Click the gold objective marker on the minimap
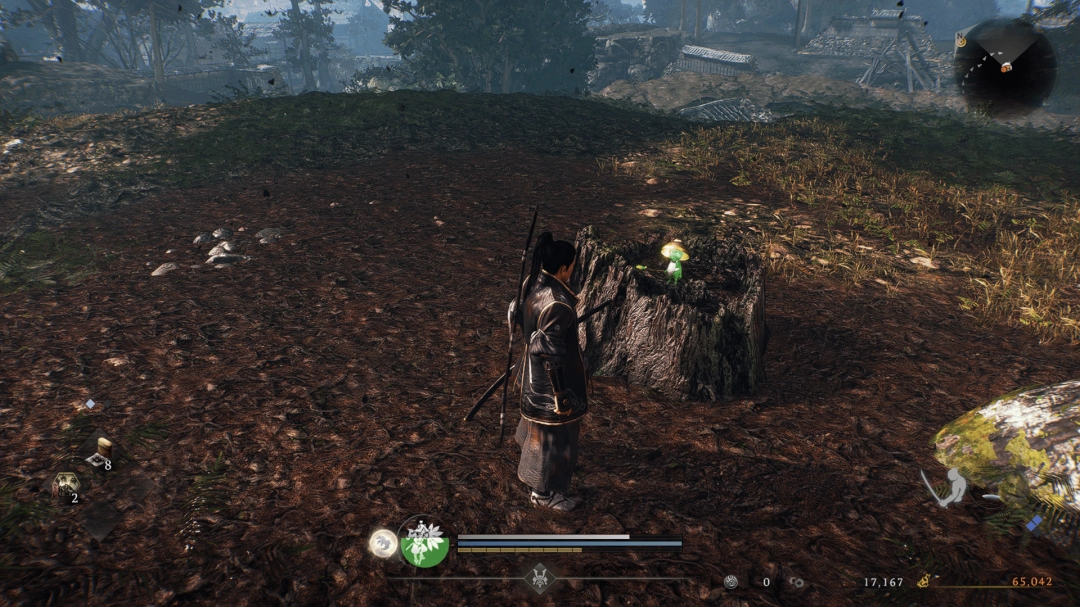Image resolution: width=1080 pixels, height=607 pixels. point(961,41)
